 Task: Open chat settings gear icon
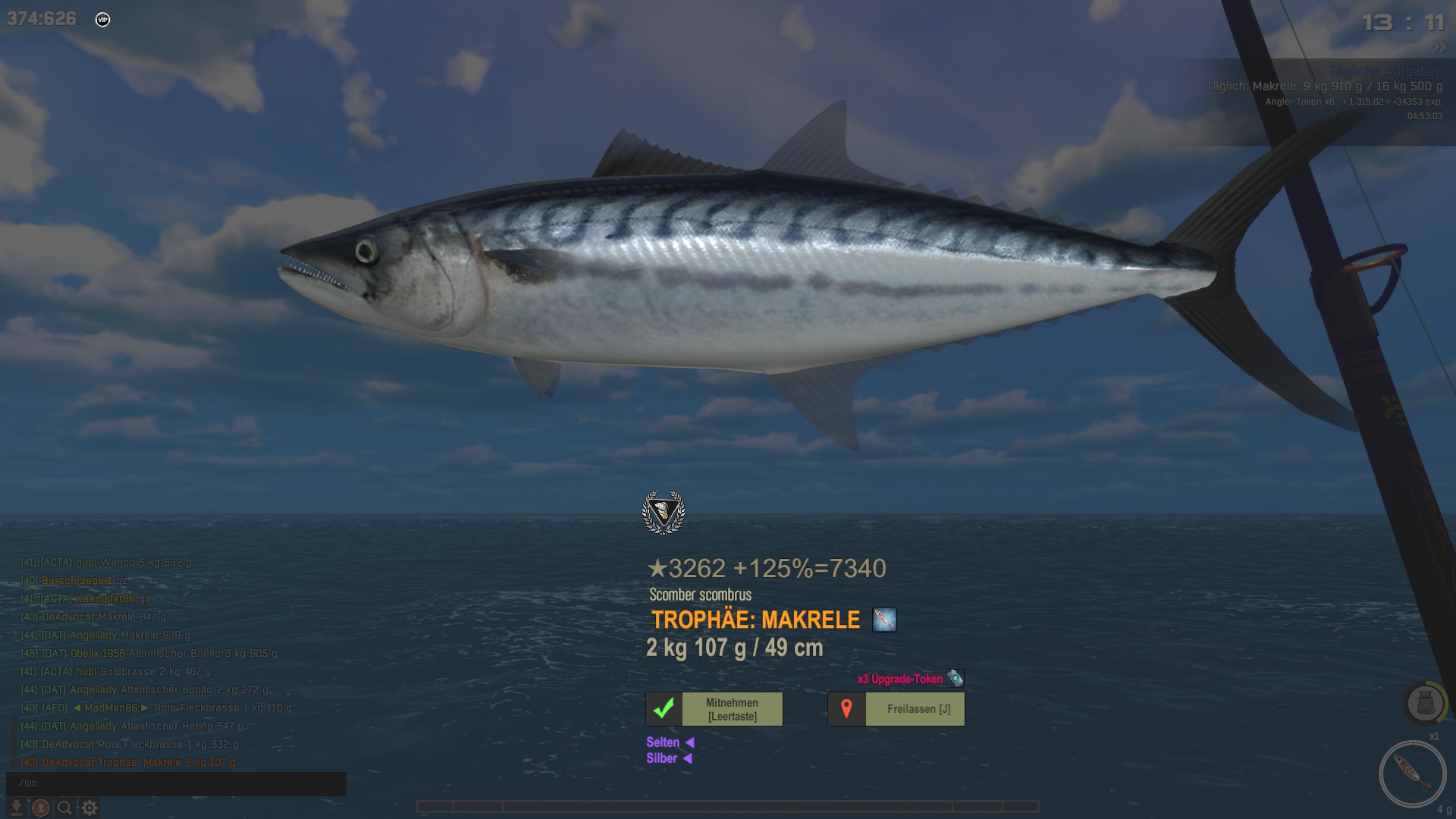[x=89, y=808]
